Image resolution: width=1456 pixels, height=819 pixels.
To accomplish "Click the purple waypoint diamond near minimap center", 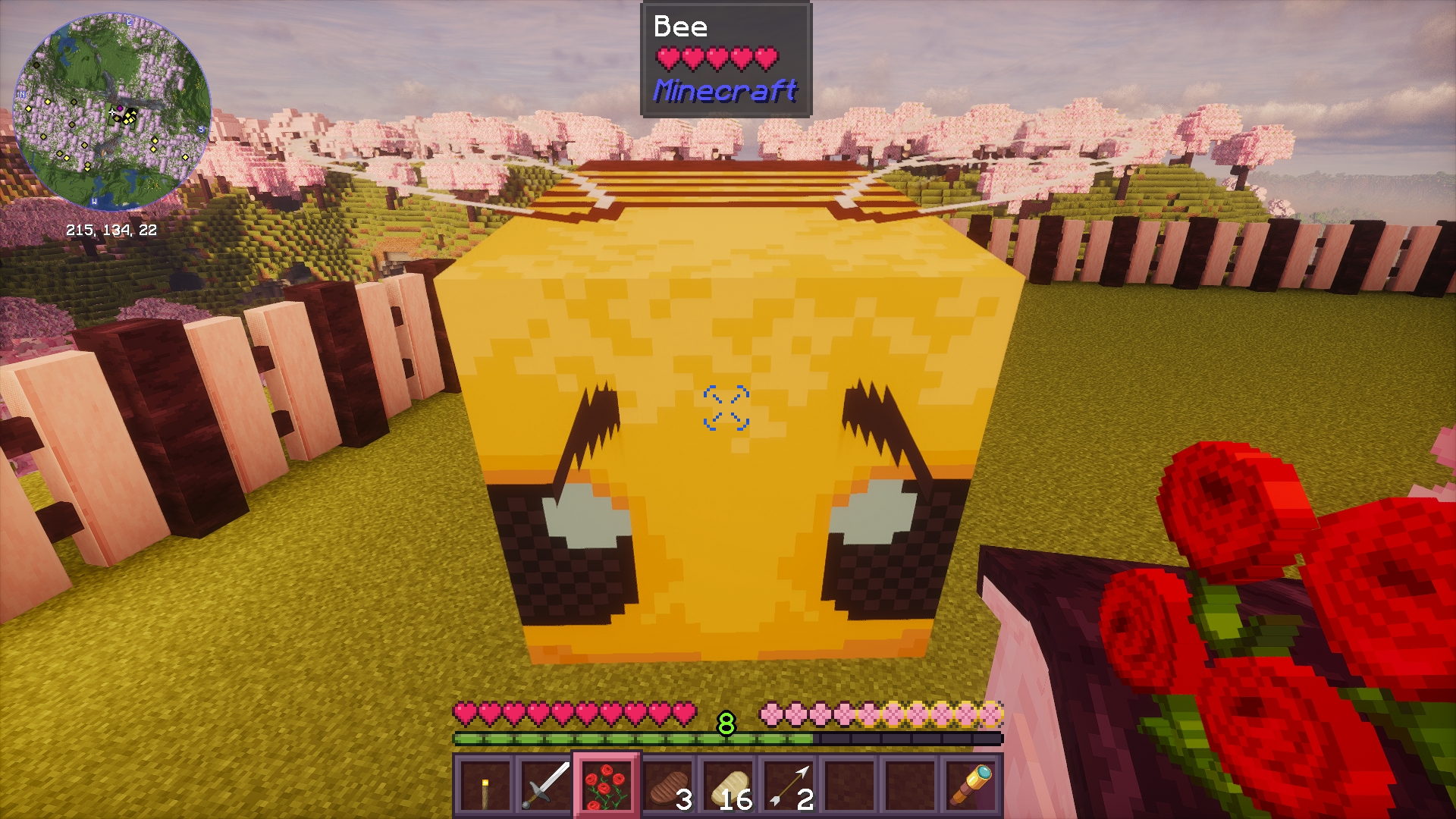I will (x=121, y=108).
